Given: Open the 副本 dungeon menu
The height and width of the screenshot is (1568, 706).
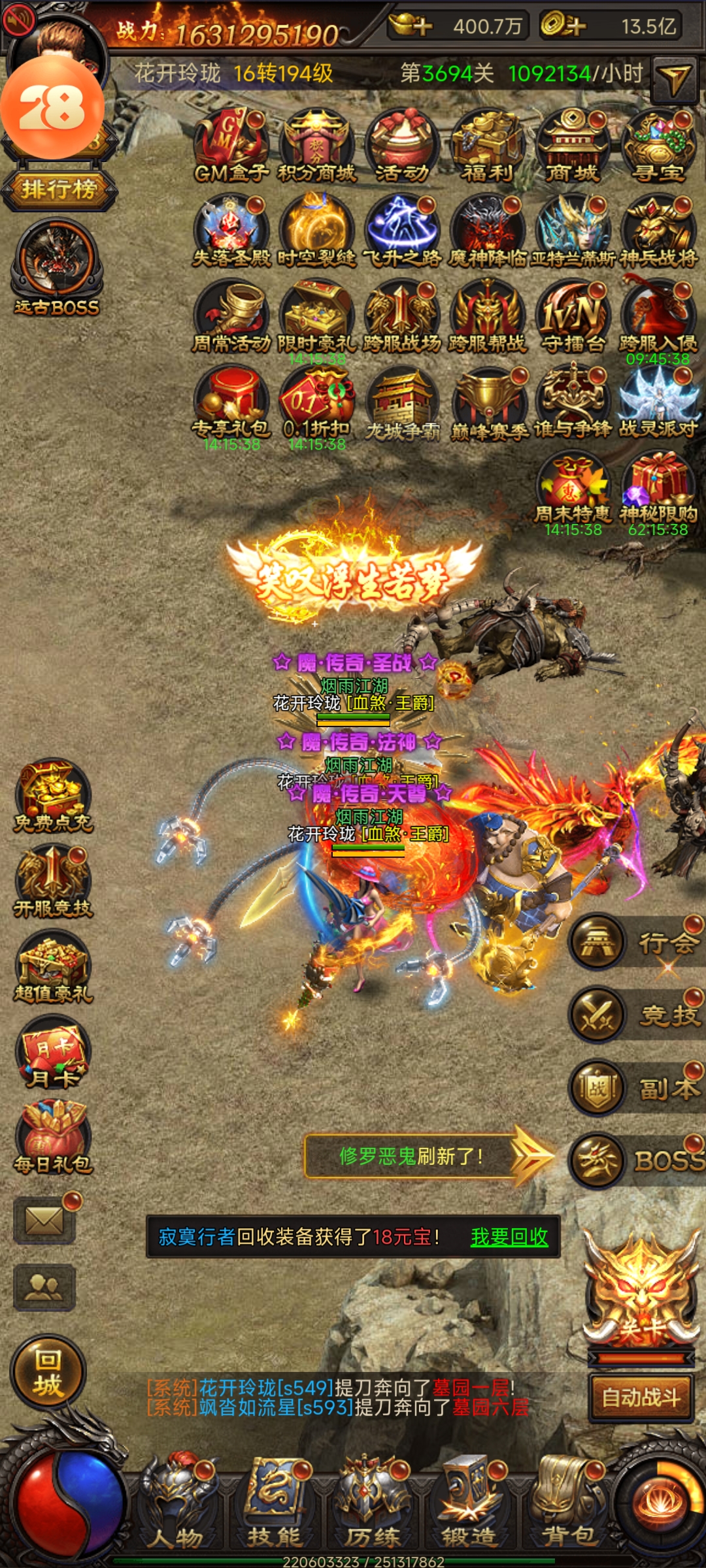Looking at the screenshot, I should pyautogui.click(x=637, y=1088).
